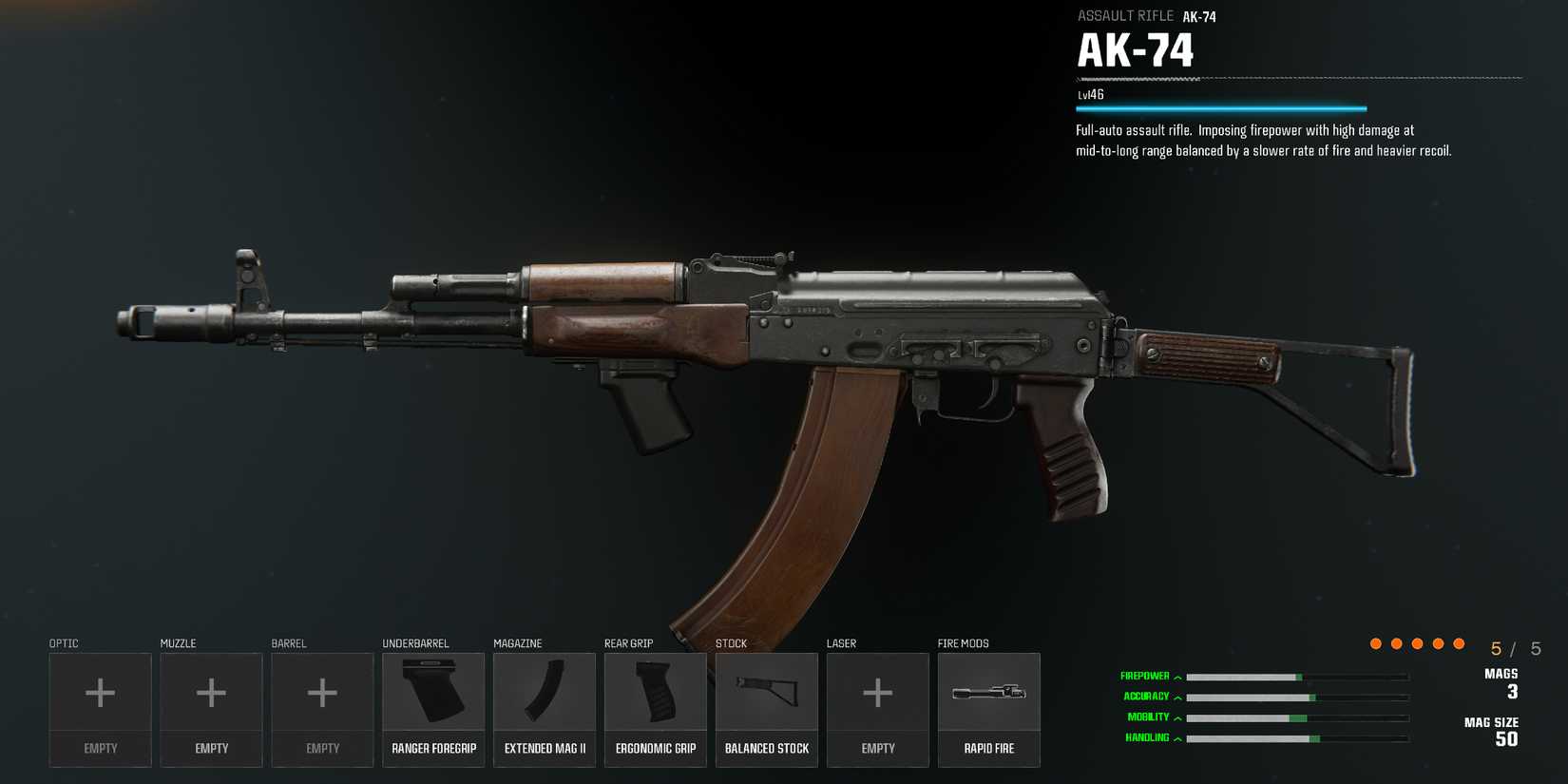Screen dimensions: 1568x784
Task: Select the Extended Mag II magazine icon
Action: [545, 692]
